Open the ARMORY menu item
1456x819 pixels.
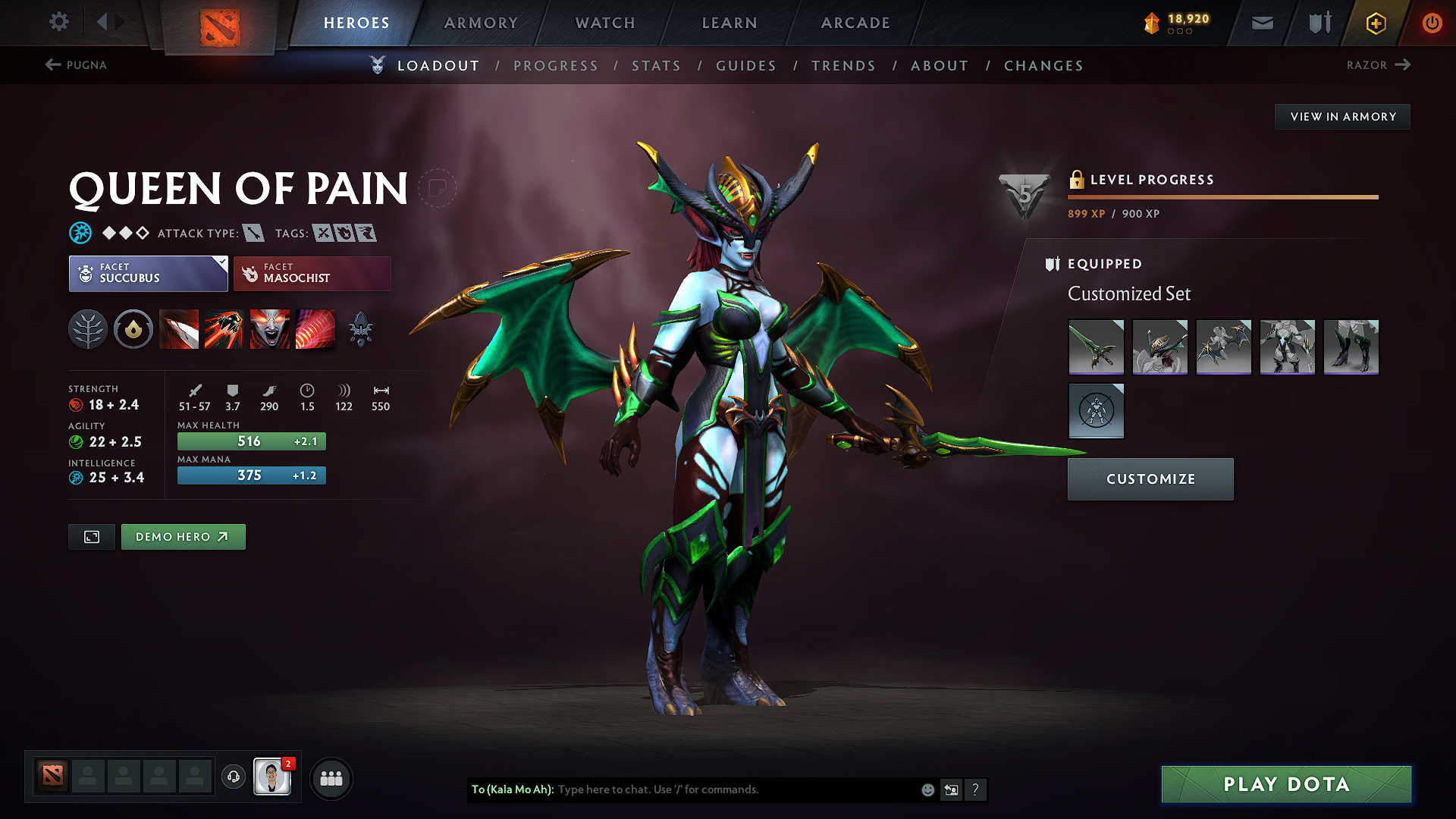tap(481, 23)
